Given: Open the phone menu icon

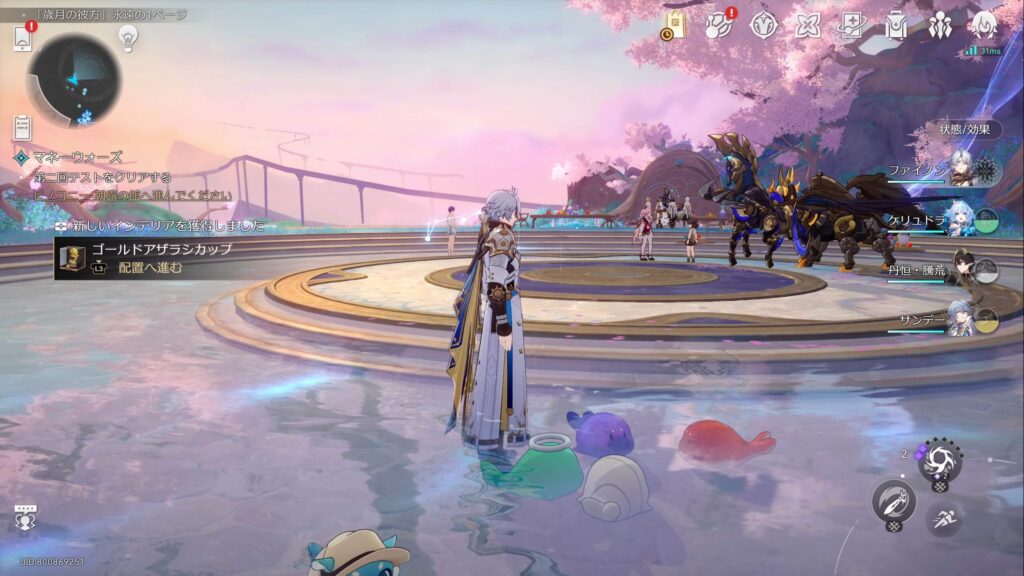Looking at the screenshot, I should (x=23, y=39).
